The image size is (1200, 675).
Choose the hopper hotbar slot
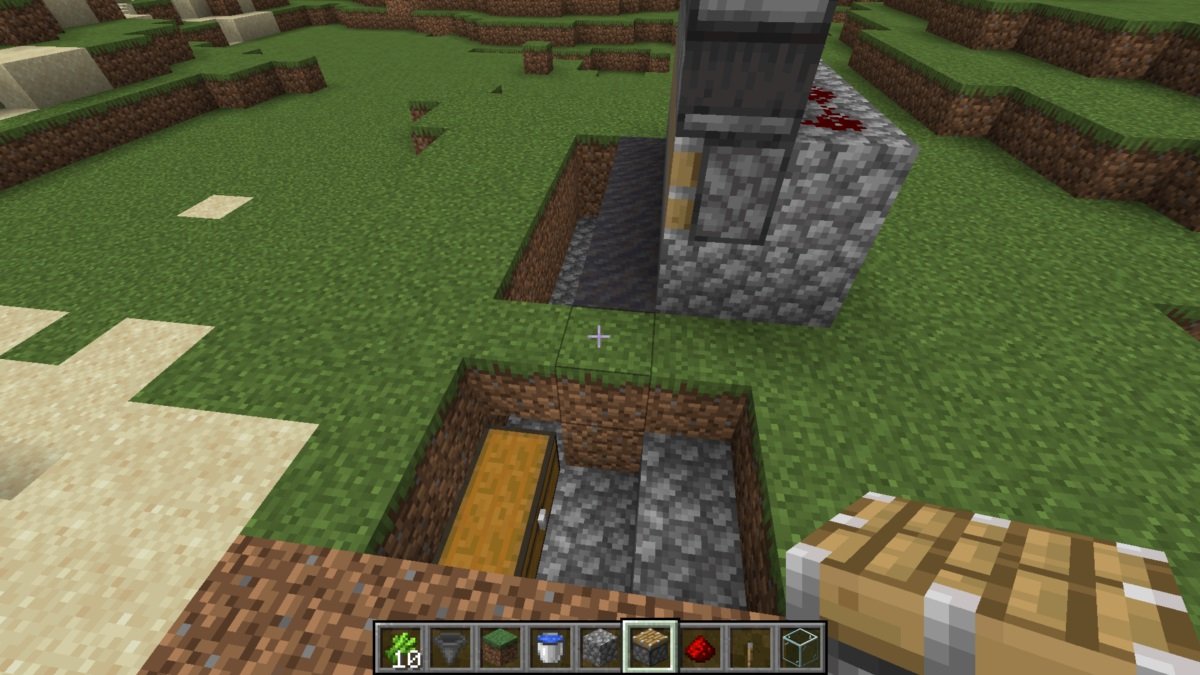pyautogui.click(x=450, y=647)
